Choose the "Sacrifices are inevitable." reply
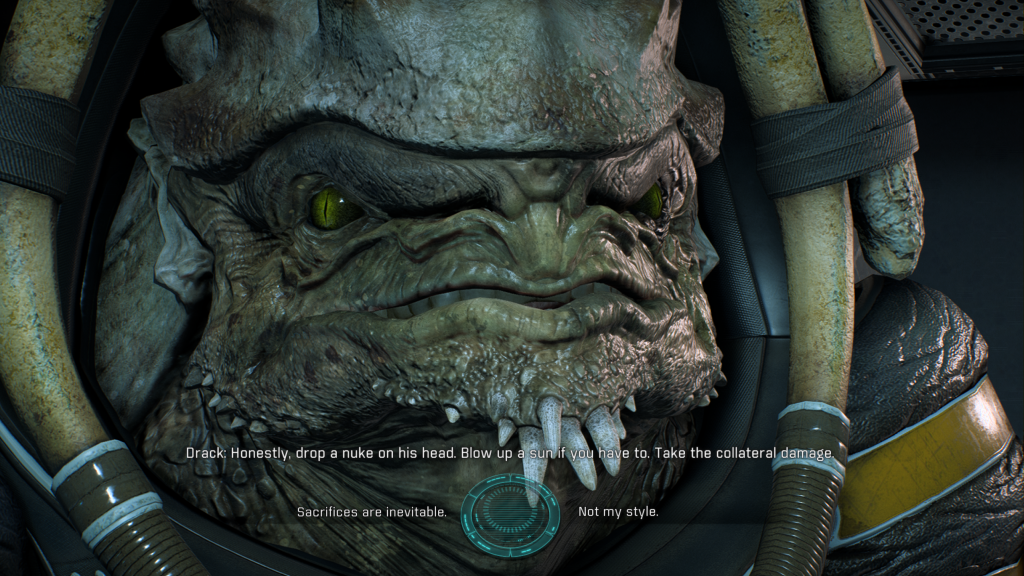Viewport: 1024px width, 576px height. click(x=371, y=513)
